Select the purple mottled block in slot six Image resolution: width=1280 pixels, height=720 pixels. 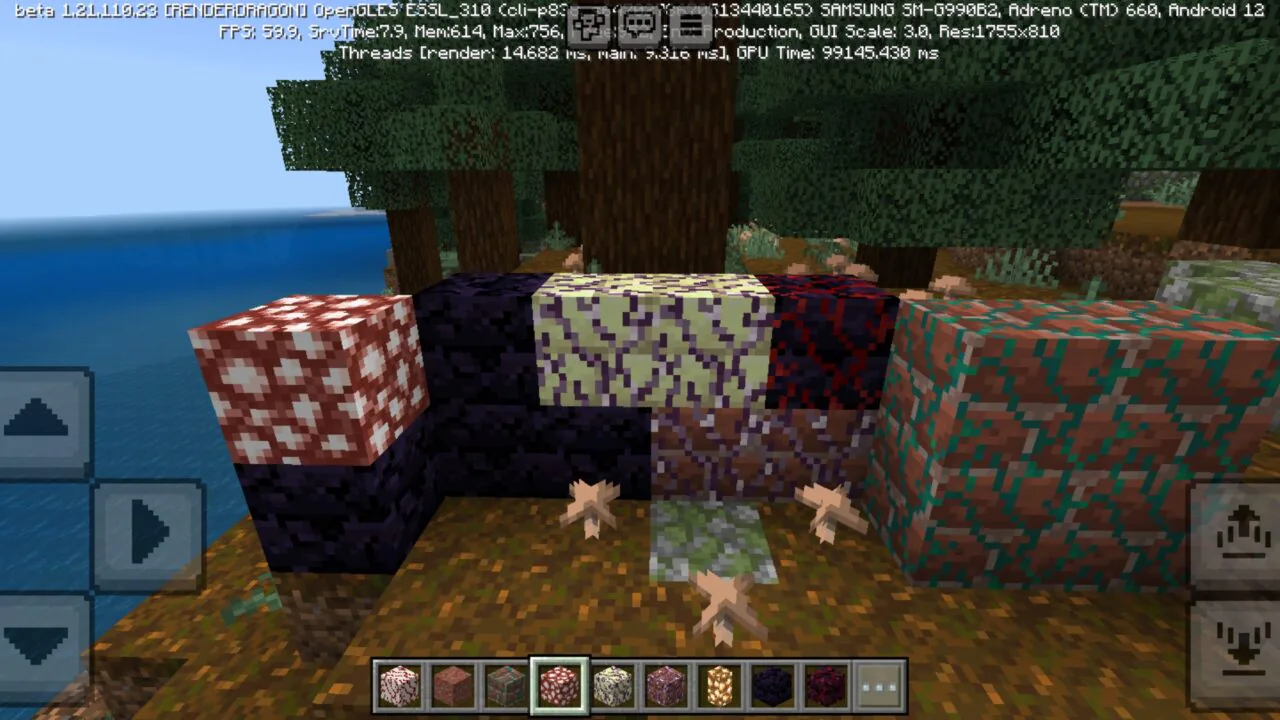pos(665,686)
